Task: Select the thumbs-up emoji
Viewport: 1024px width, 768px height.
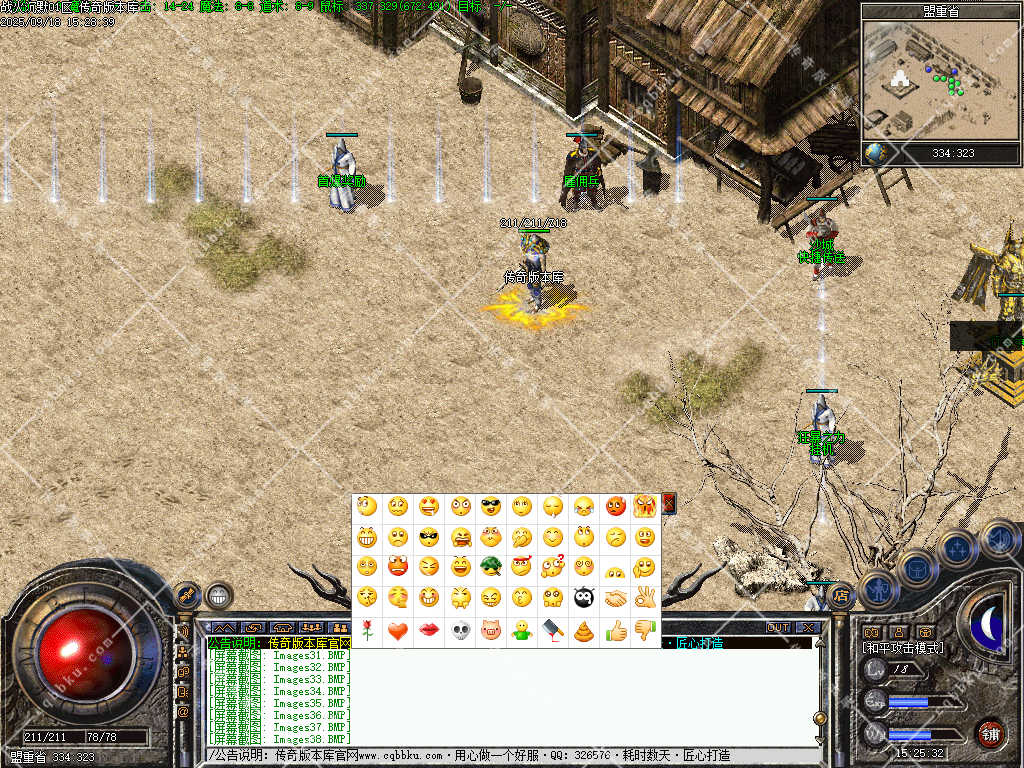Action: [615, 630]
